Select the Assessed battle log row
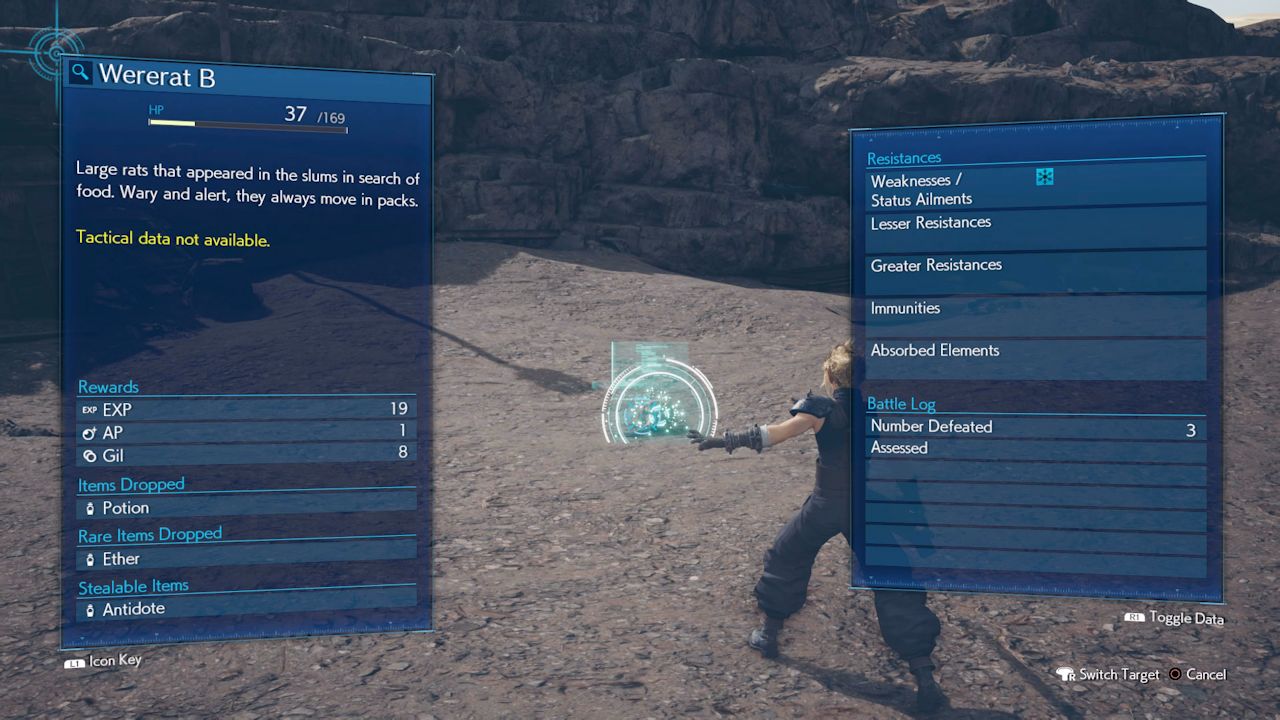Viewport: 1280px width, 720px height. click(x=1034, y=449)
